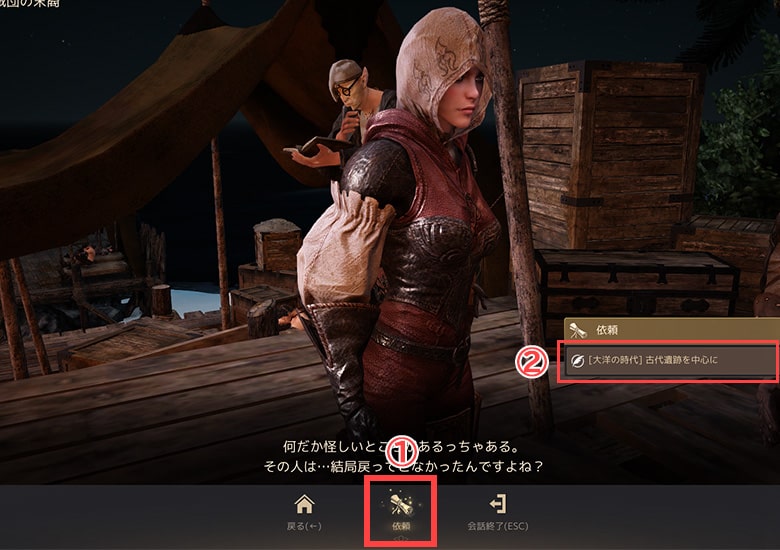Go back with the 戻る button
This screenshot has height=550, width=780.
pyautogui.click(x=304, y=512)
